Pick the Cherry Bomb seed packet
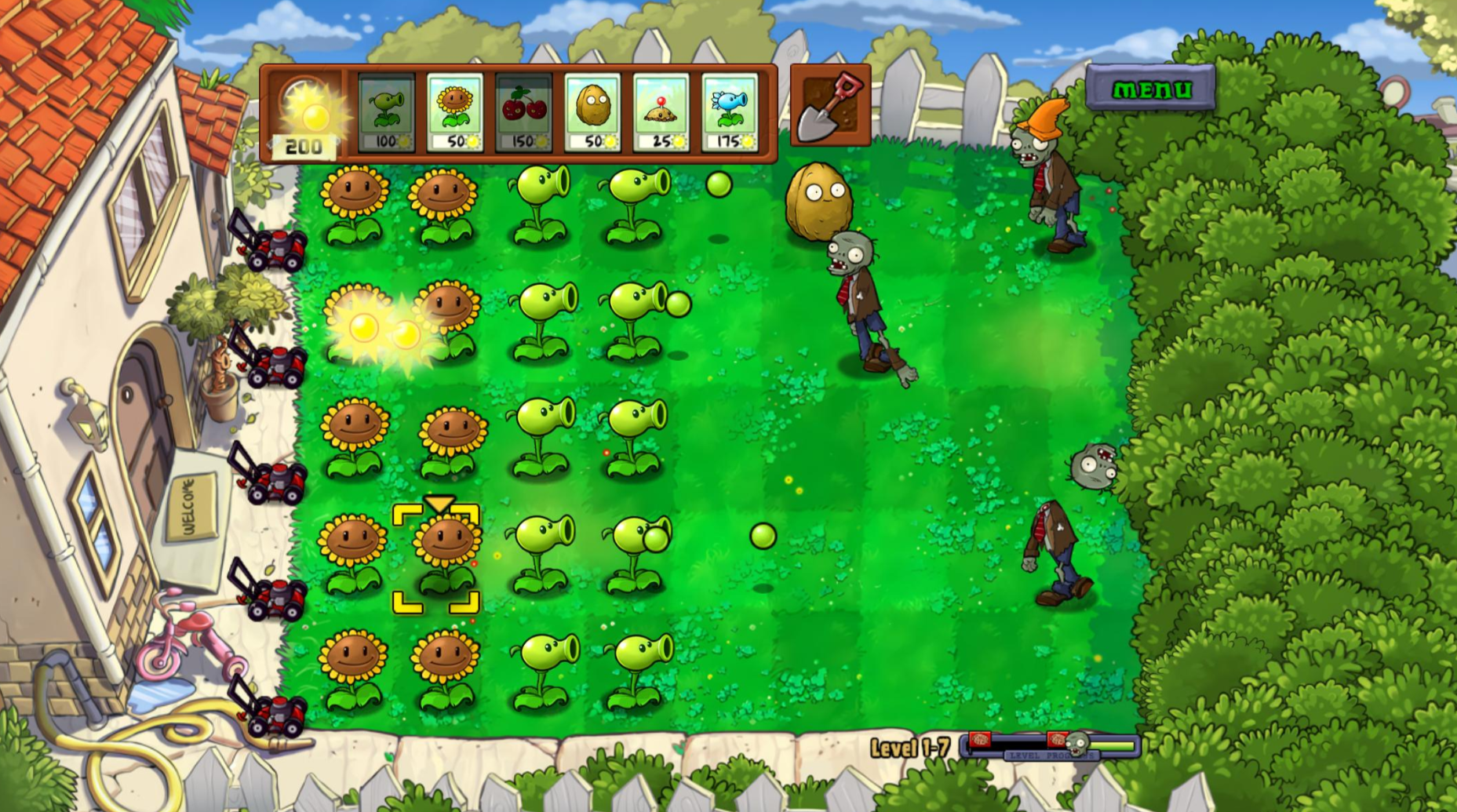Image resolution: width=1457 pixels, height=812 pixels. [x=523, y=112]
